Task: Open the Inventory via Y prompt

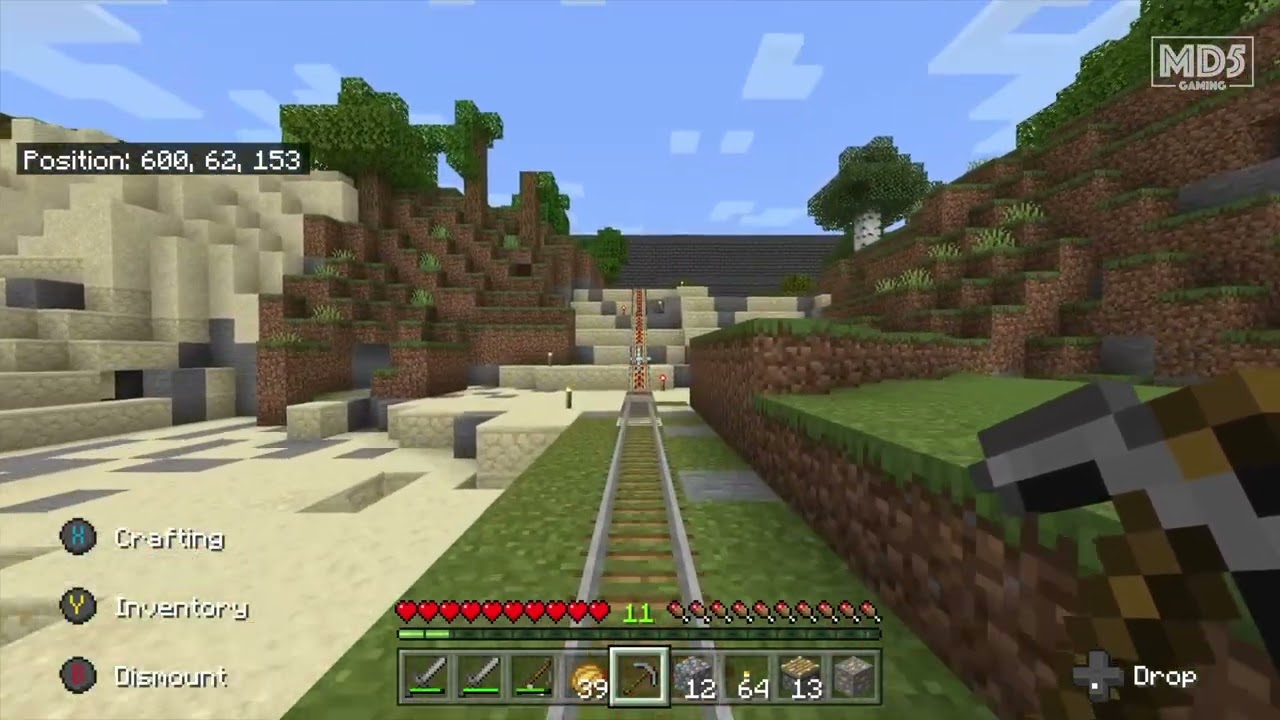Action: point(183,609)
